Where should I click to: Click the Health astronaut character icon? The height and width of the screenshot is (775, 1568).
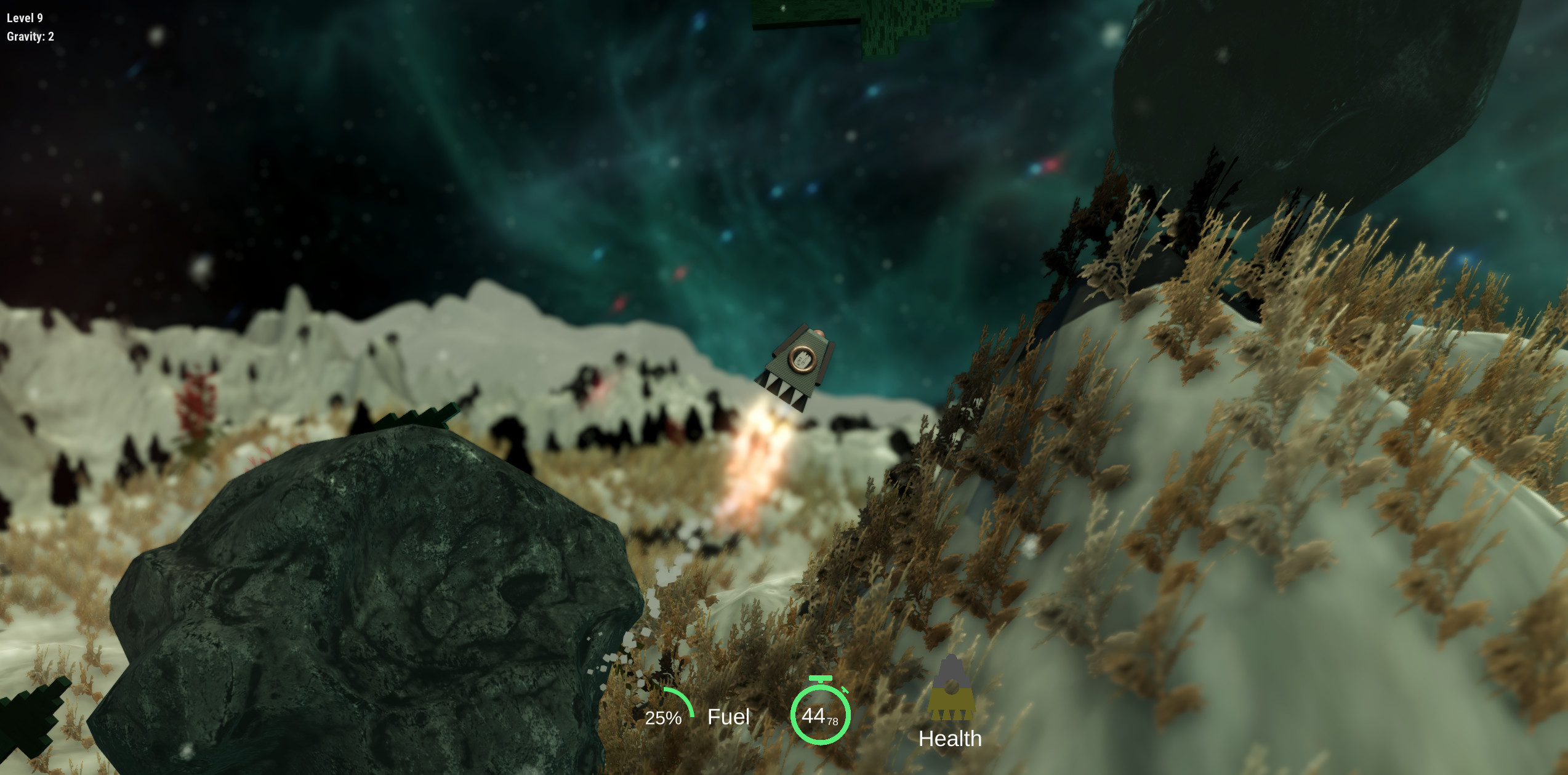pyautogui.click(x=951, y=686)
